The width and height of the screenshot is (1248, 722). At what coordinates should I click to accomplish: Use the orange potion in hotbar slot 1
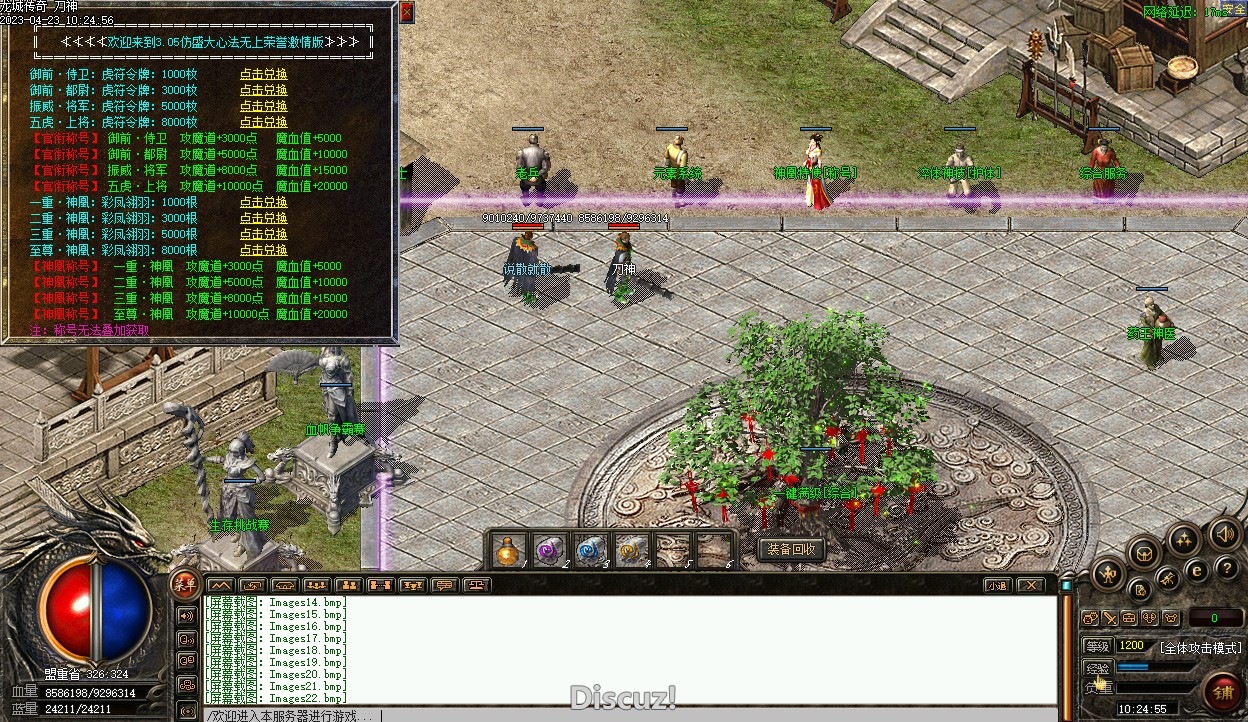pos(509,550)
